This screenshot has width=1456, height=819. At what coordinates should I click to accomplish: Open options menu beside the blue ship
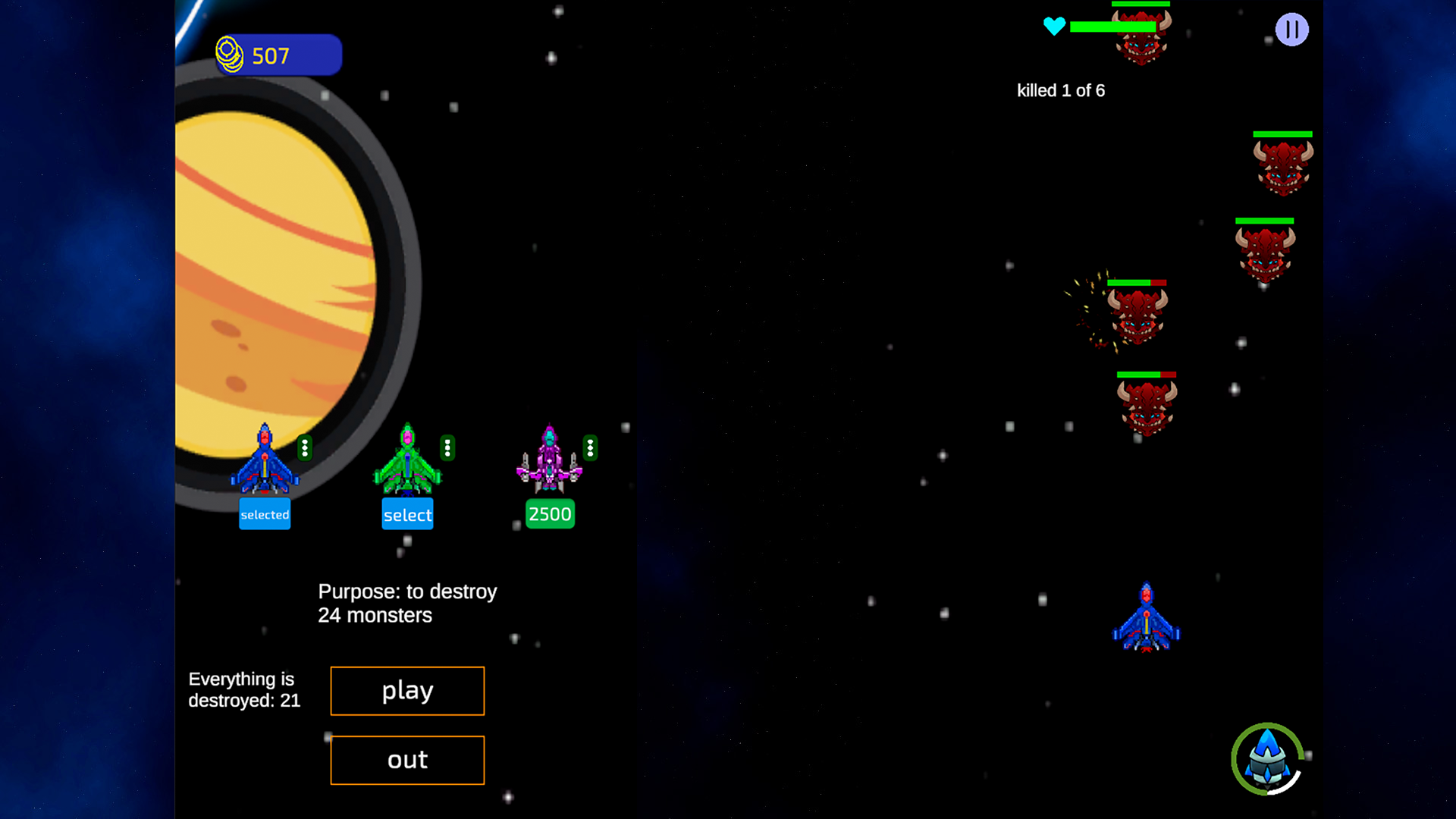(x=306, y=448)
